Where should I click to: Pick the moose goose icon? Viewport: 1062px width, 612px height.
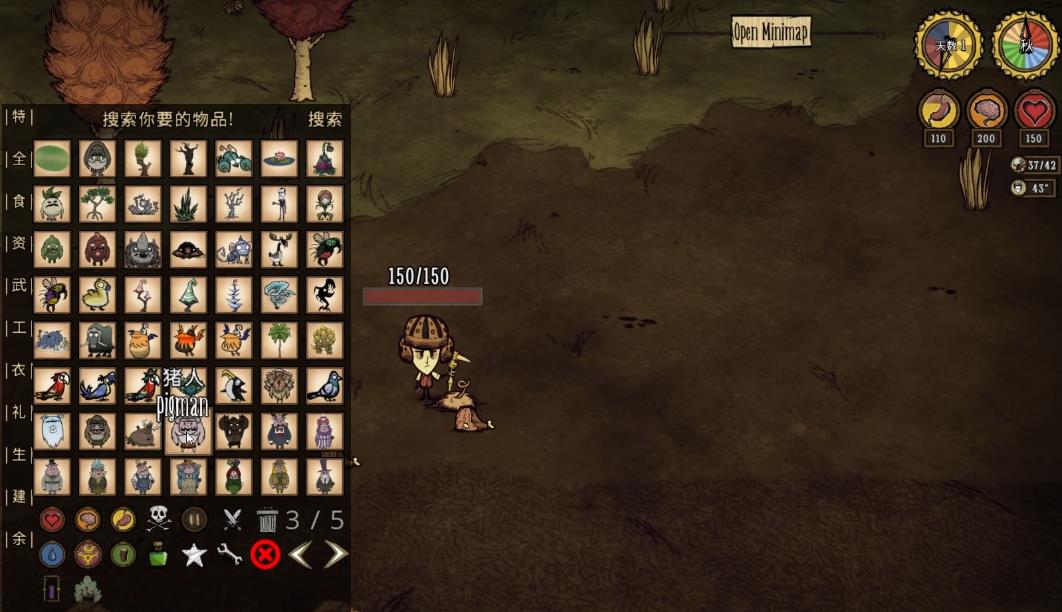[280, 249]
